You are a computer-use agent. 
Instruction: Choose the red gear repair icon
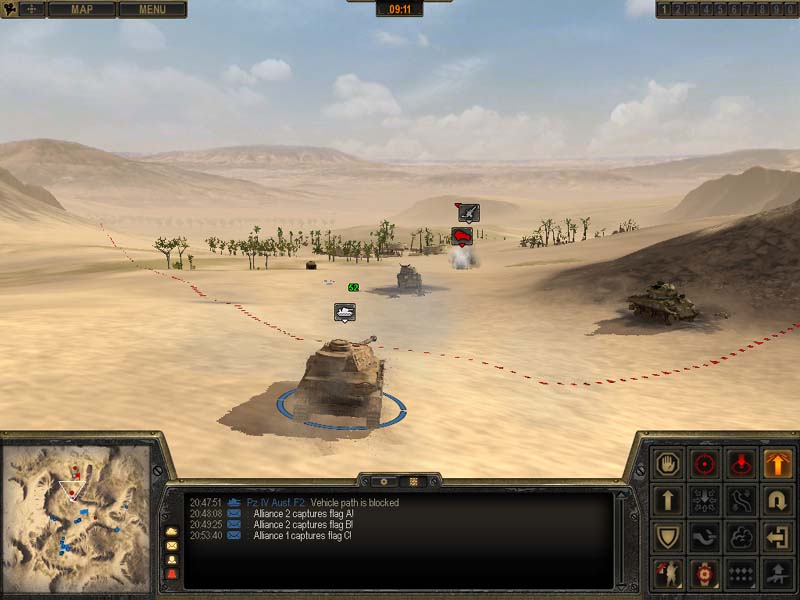pos(704,574)
